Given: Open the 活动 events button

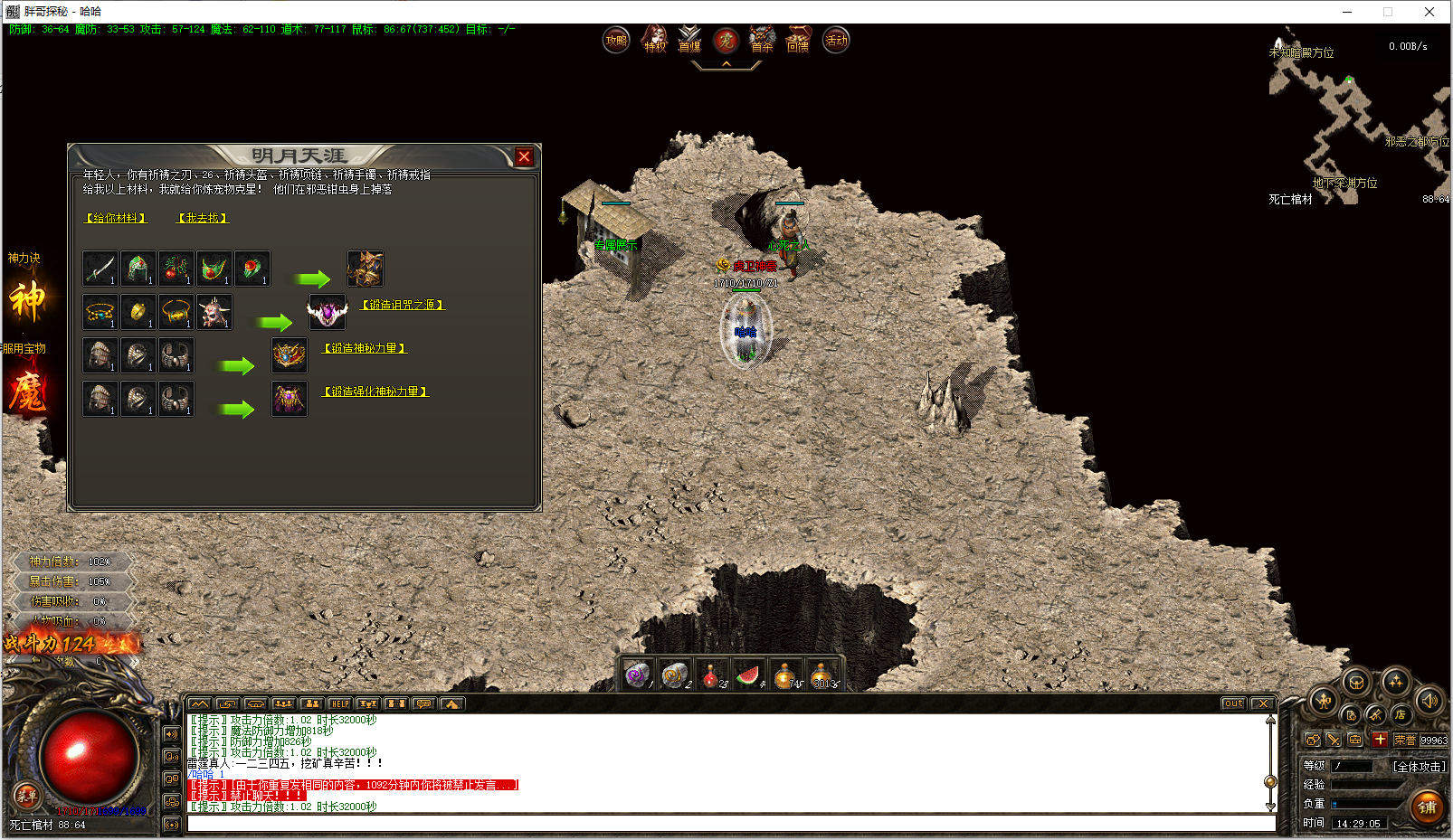Looking at the screenshot, I should 836,40.
